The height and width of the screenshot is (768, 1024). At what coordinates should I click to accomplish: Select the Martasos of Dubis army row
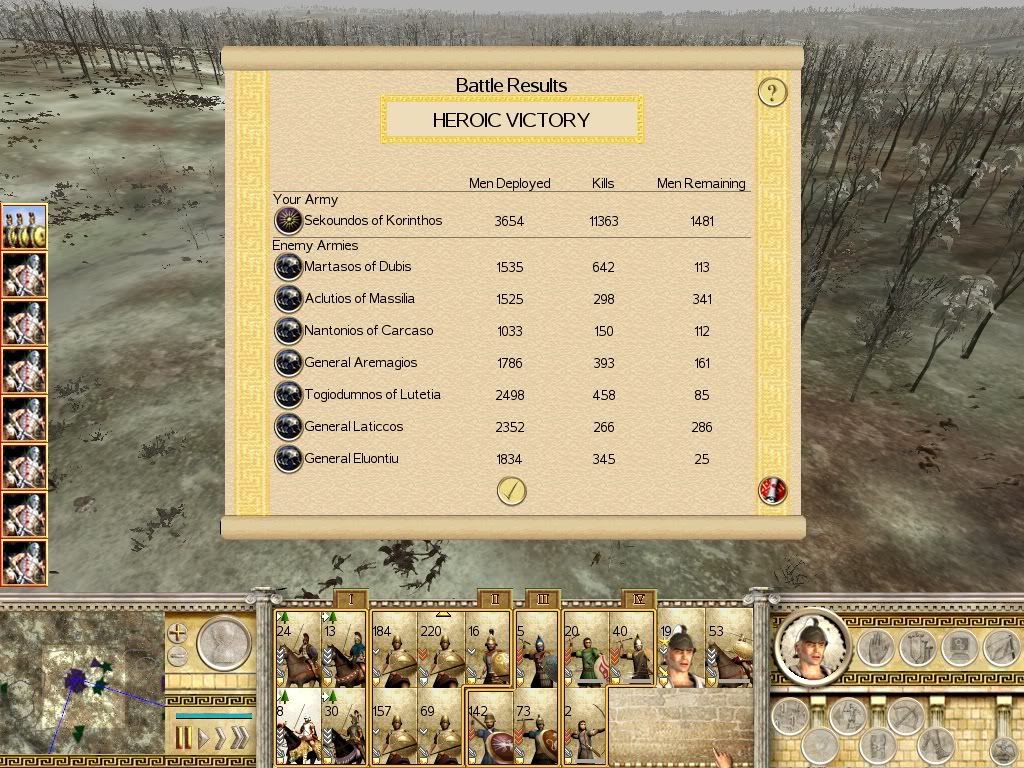357,267
